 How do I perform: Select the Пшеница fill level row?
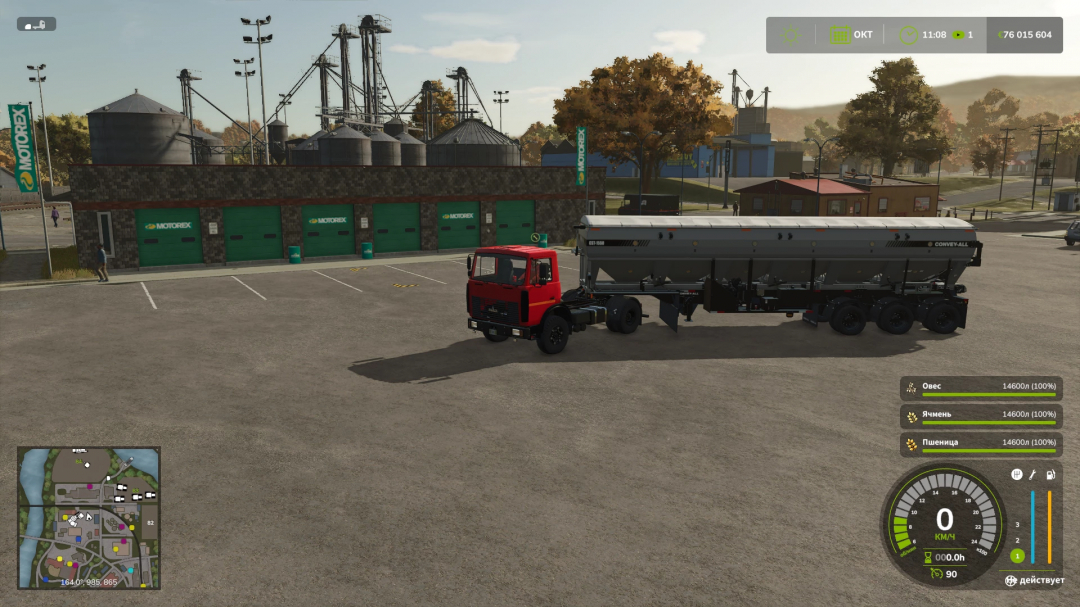pos(980,445)
